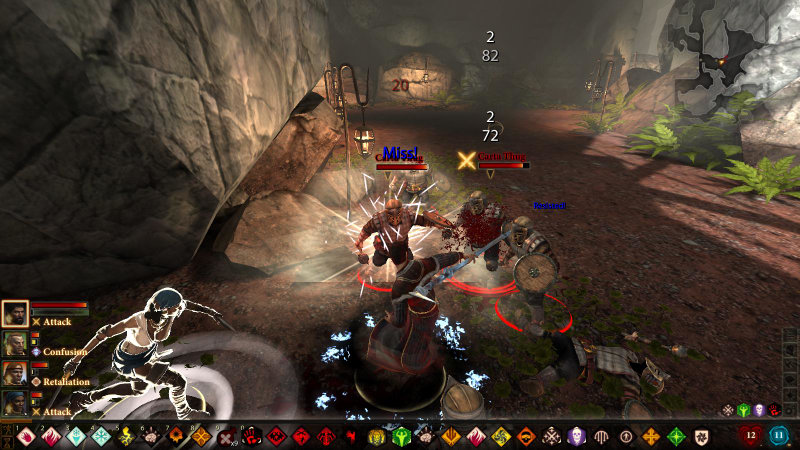Activate the white shield ability in the hotbar
The image size is (800, 450).
point(701,436)
